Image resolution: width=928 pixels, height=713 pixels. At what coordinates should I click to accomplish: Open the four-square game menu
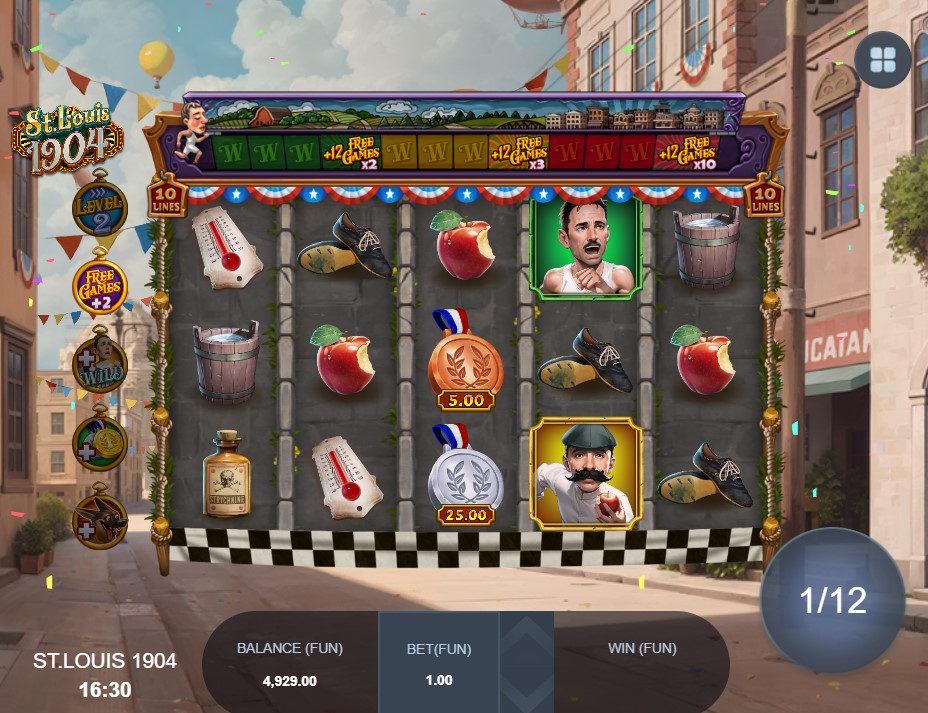882,60
